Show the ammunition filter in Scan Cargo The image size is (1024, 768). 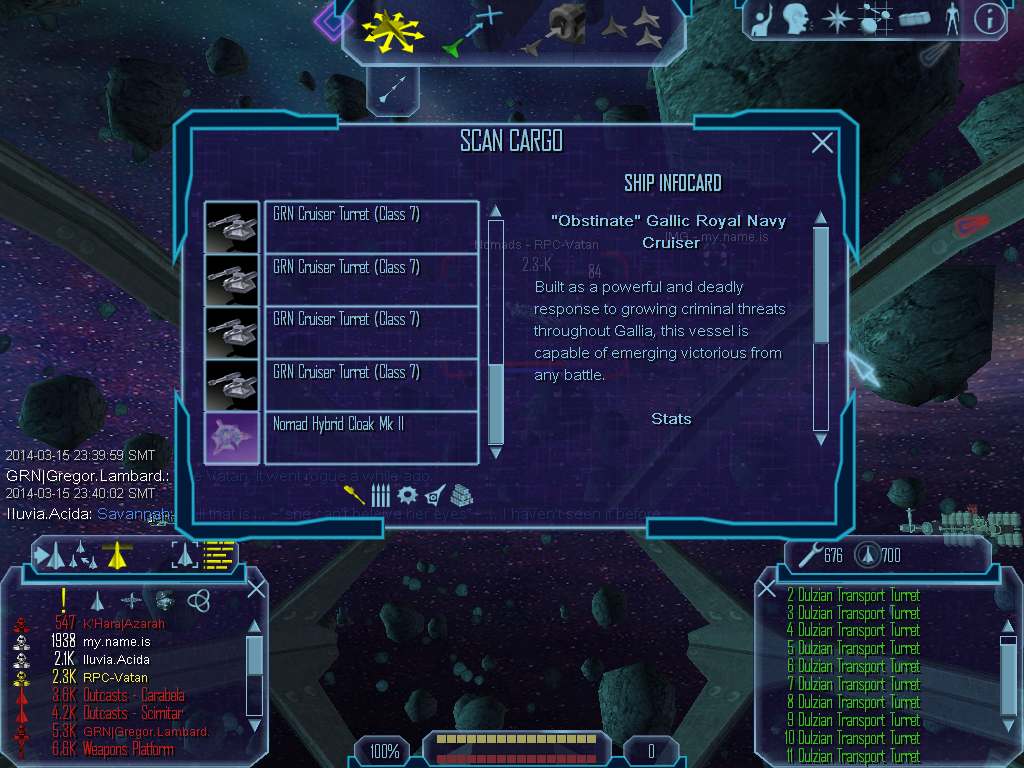pos(380,494)
